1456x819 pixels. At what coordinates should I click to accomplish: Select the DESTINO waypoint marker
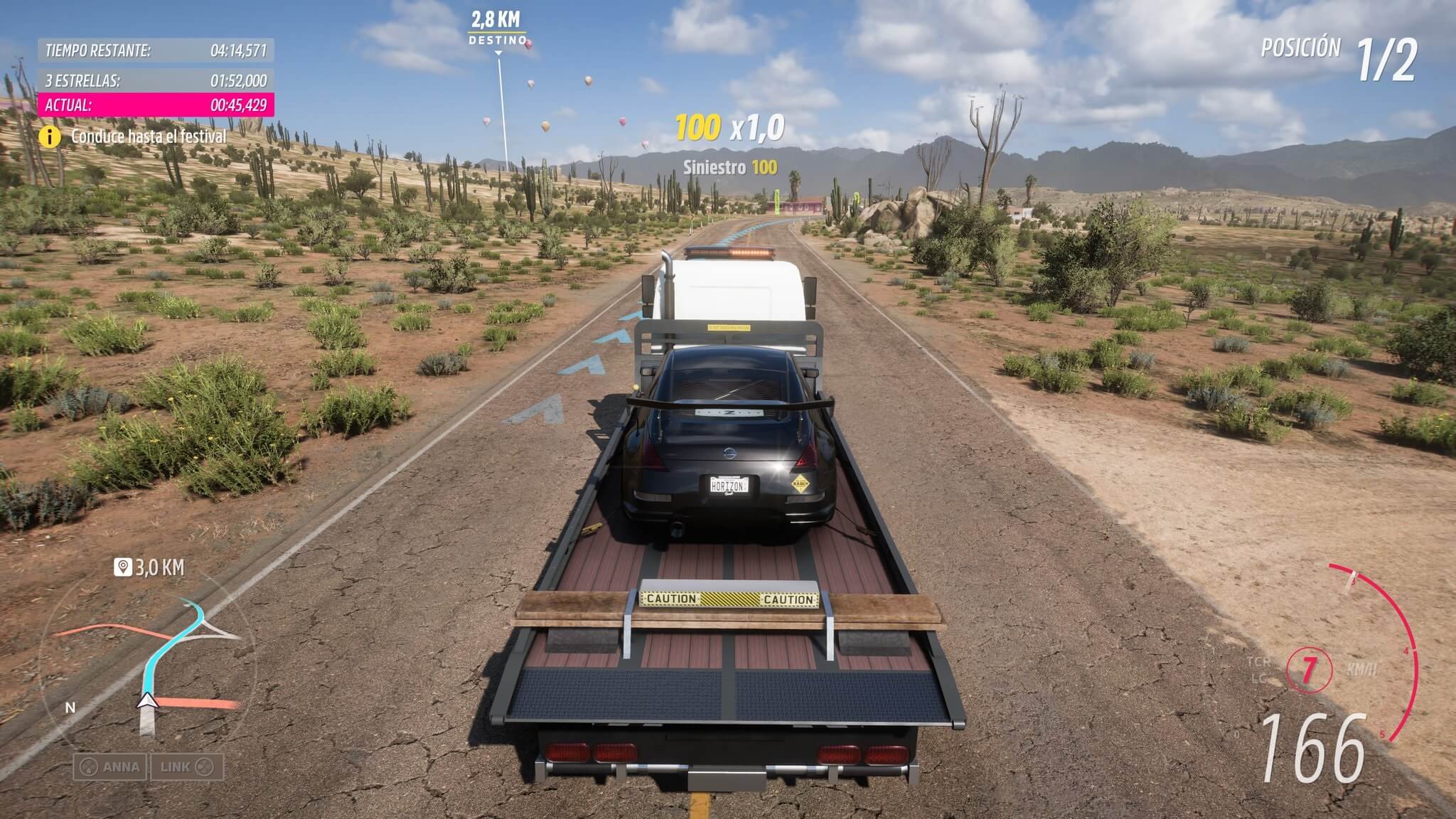(x=497, y=41)
